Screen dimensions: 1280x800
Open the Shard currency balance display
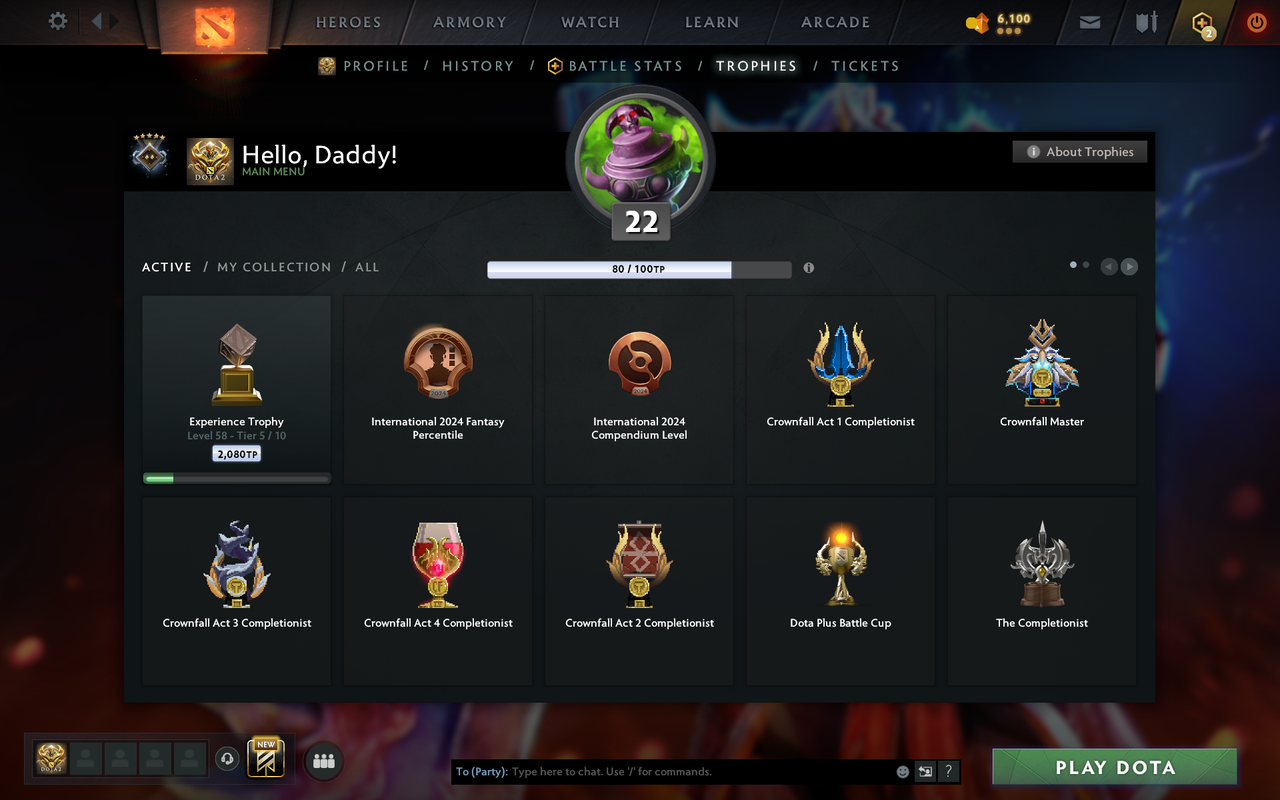click(x=997, y=22)
